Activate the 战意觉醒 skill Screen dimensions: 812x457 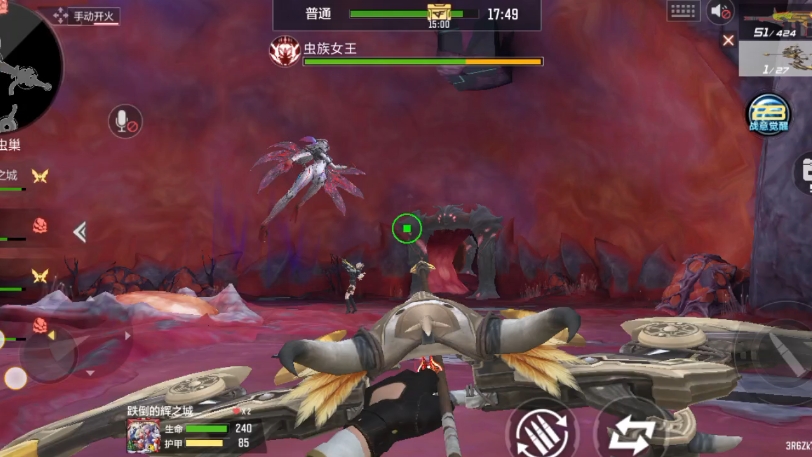point(769,113)
